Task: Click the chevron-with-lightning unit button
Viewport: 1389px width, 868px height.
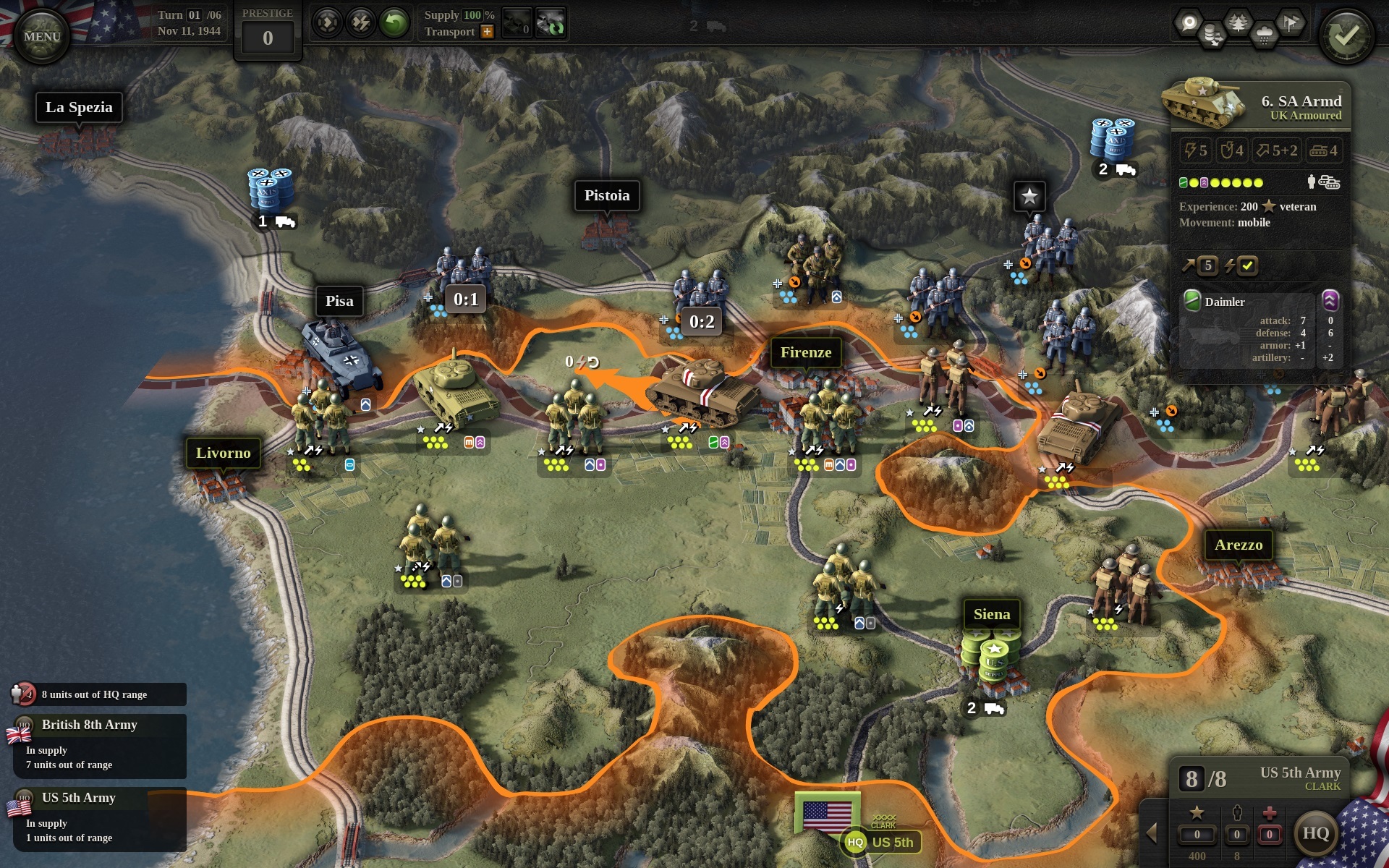Action: 360,23
